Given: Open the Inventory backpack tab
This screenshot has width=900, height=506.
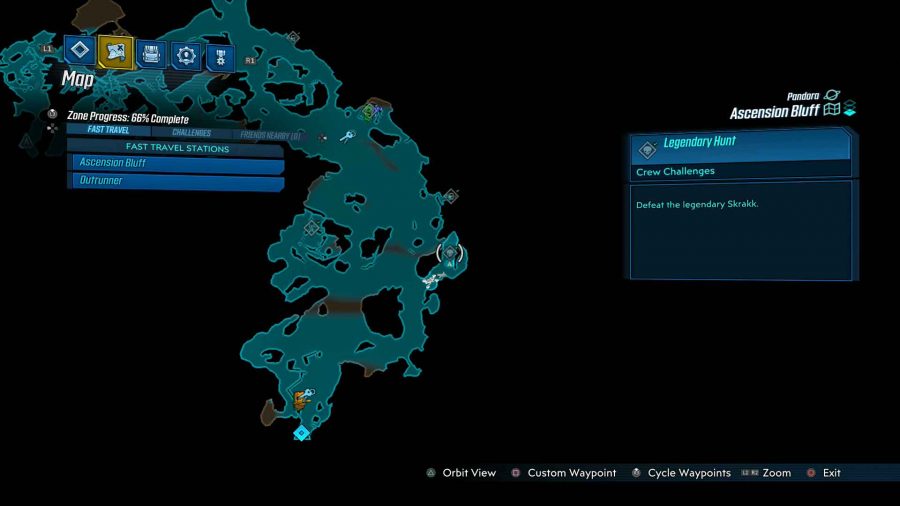Looking at the screenshot, I should [151, 54].
